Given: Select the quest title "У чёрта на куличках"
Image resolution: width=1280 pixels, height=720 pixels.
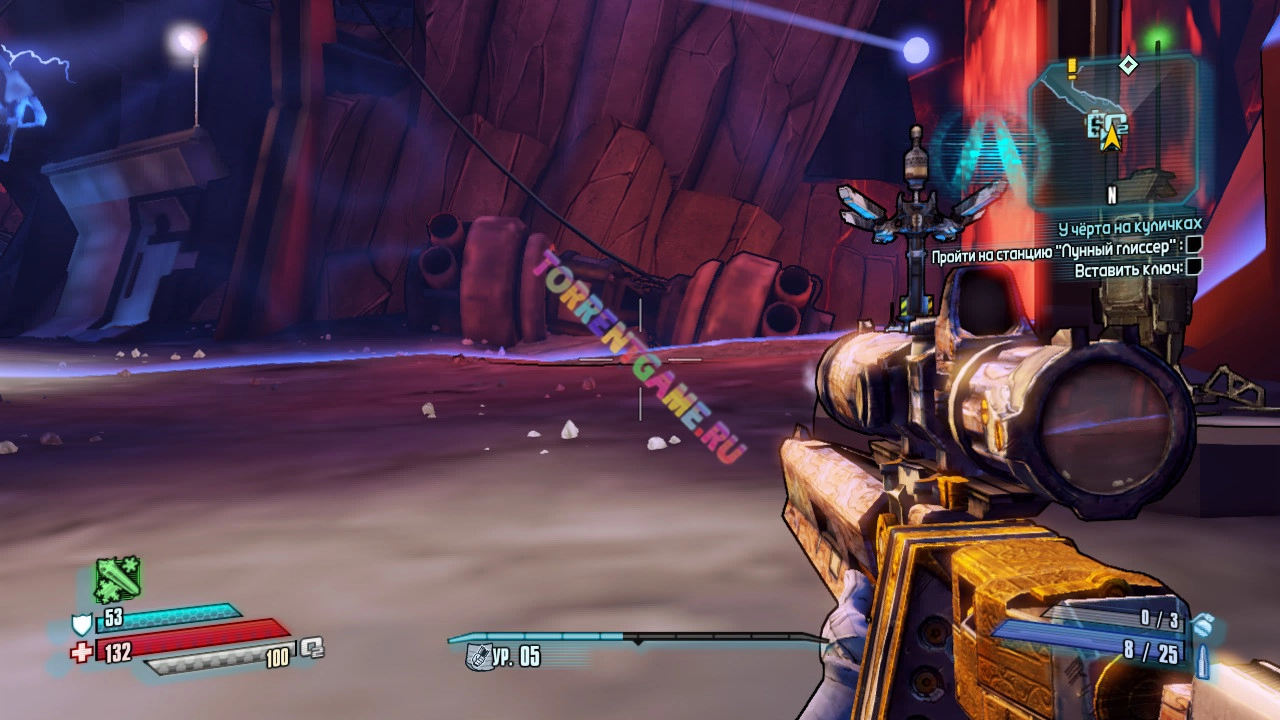Looking at the screenshot, I should [1130, 225].
